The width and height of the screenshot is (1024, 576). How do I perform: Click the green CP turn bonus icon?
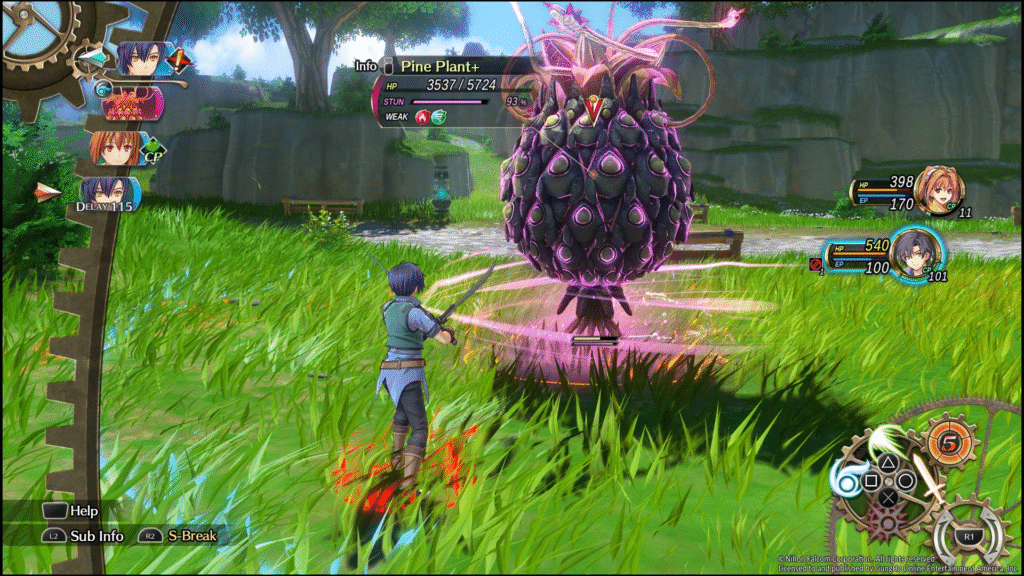154,151
